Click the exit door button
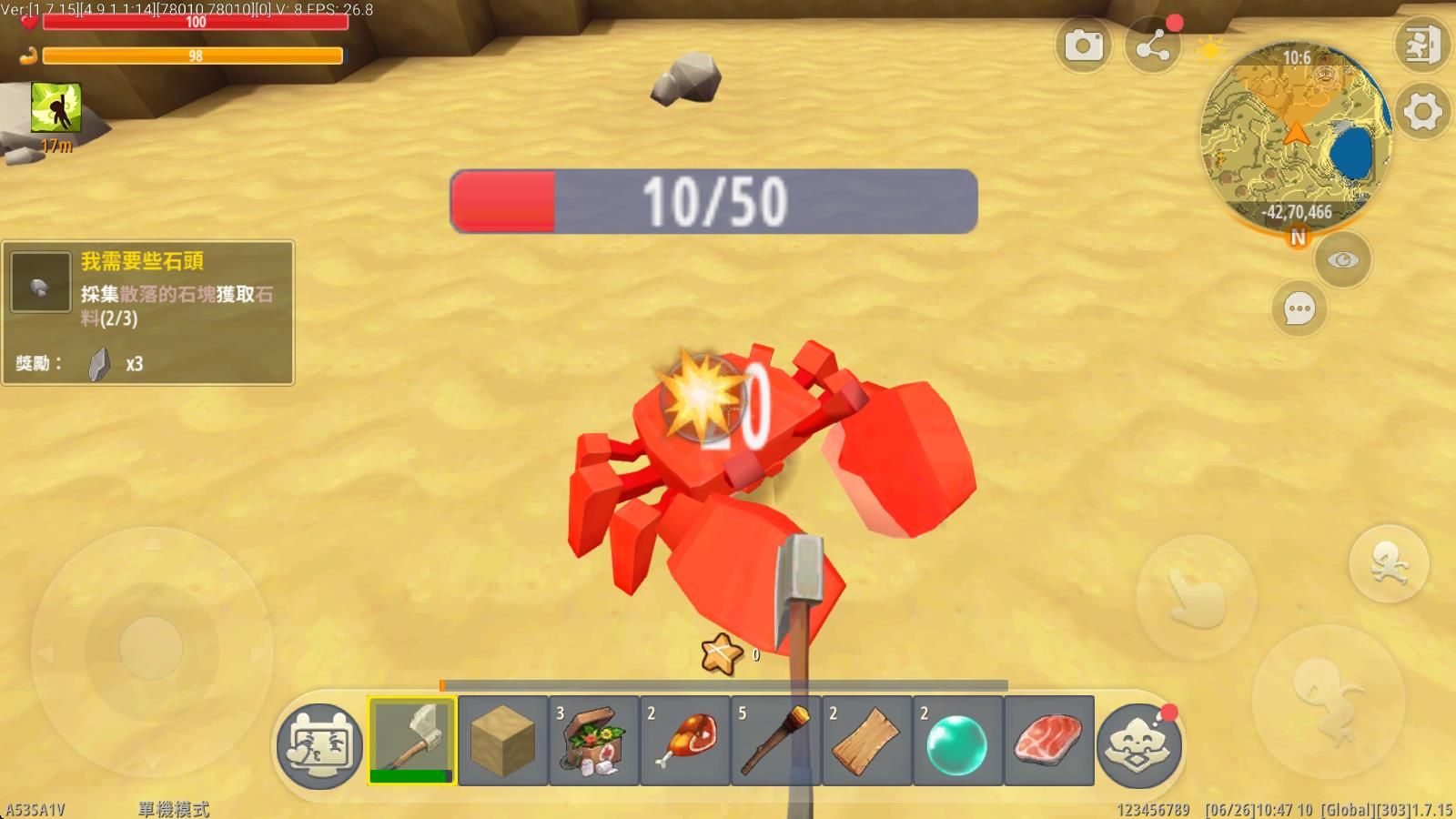 coord(1422,44)
